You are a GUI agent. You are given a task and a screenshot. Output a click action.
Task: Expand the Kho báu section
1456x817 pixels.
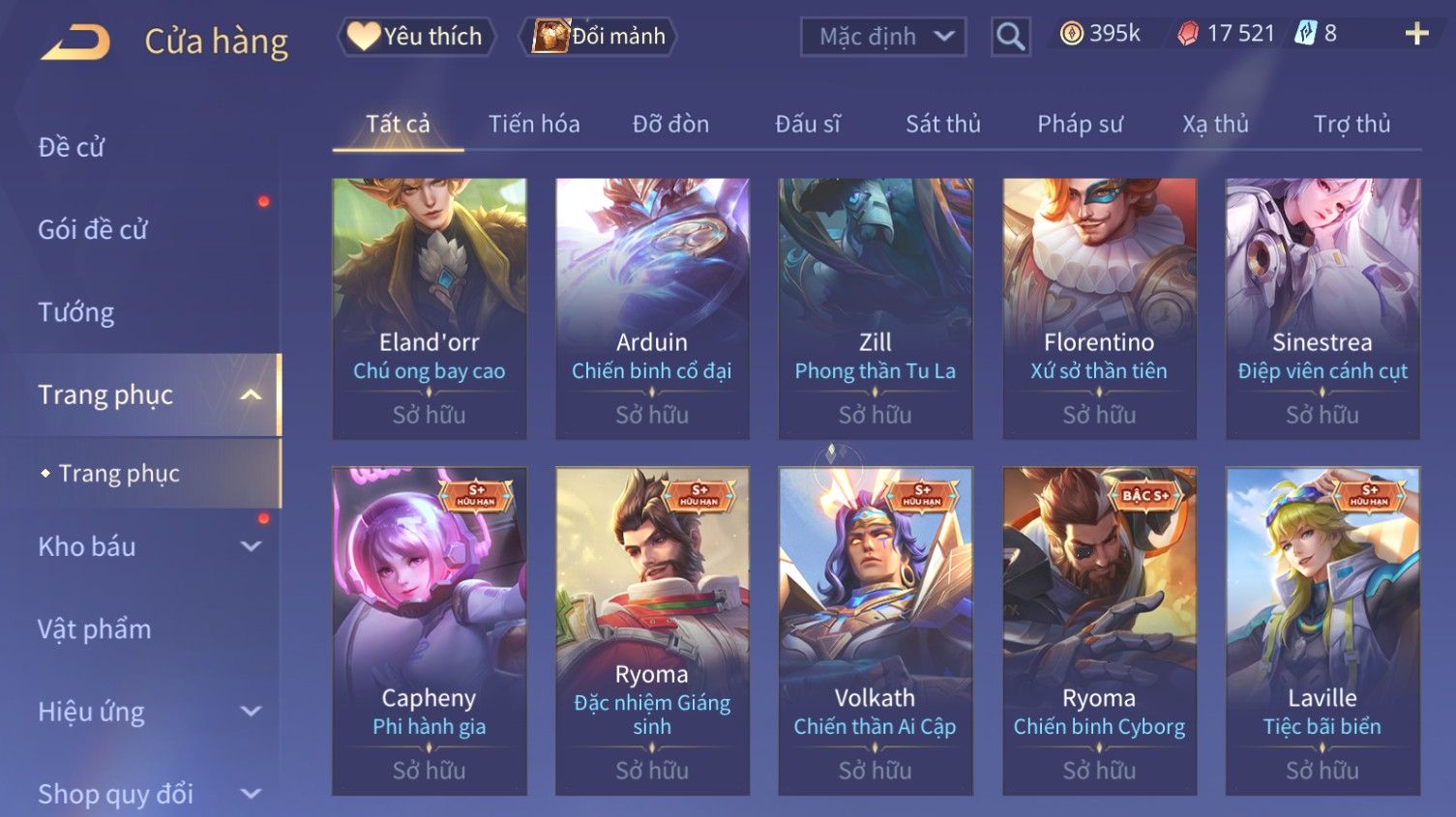coord(145,546)
